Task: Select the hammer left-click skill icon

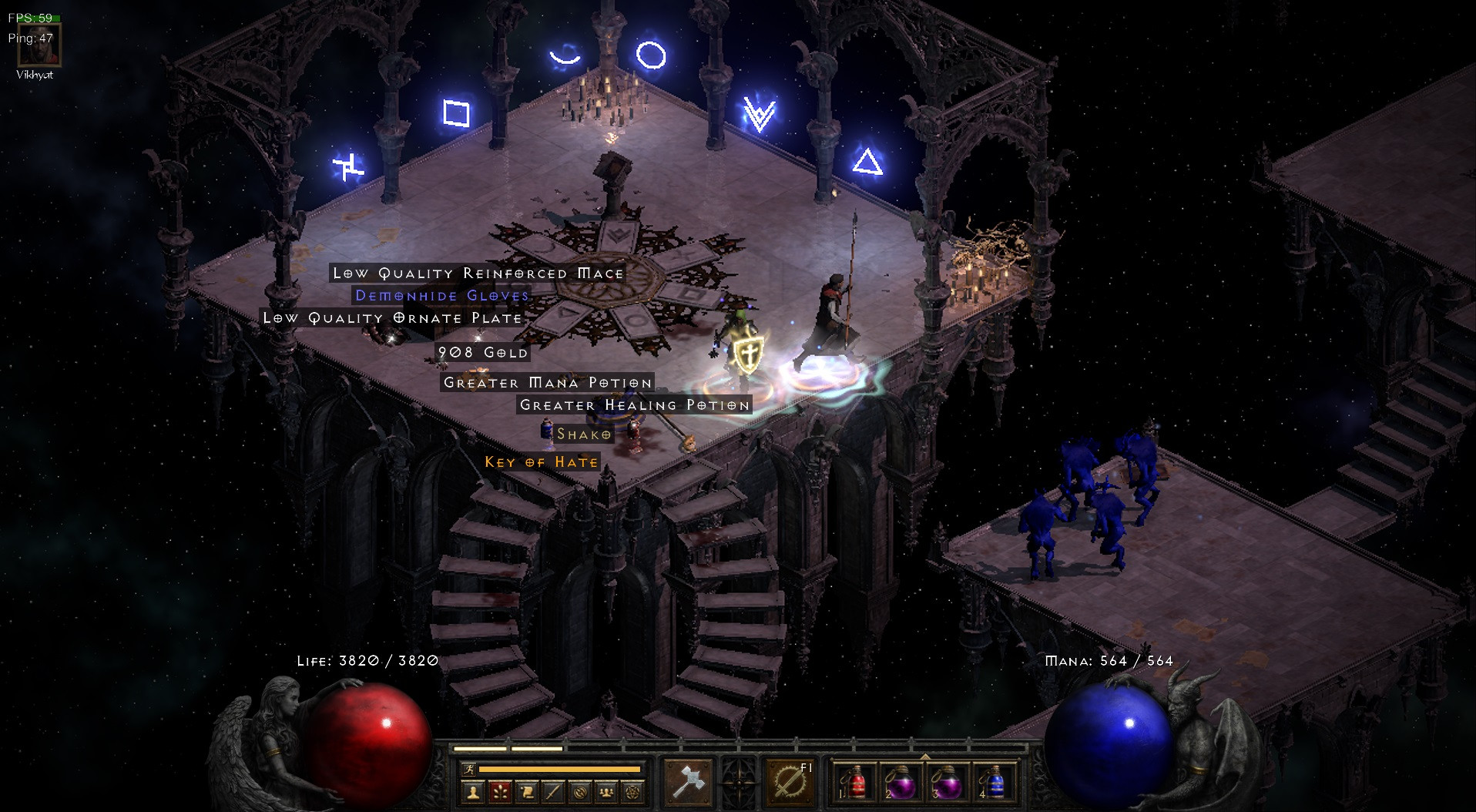Action: tap(688, 781)
